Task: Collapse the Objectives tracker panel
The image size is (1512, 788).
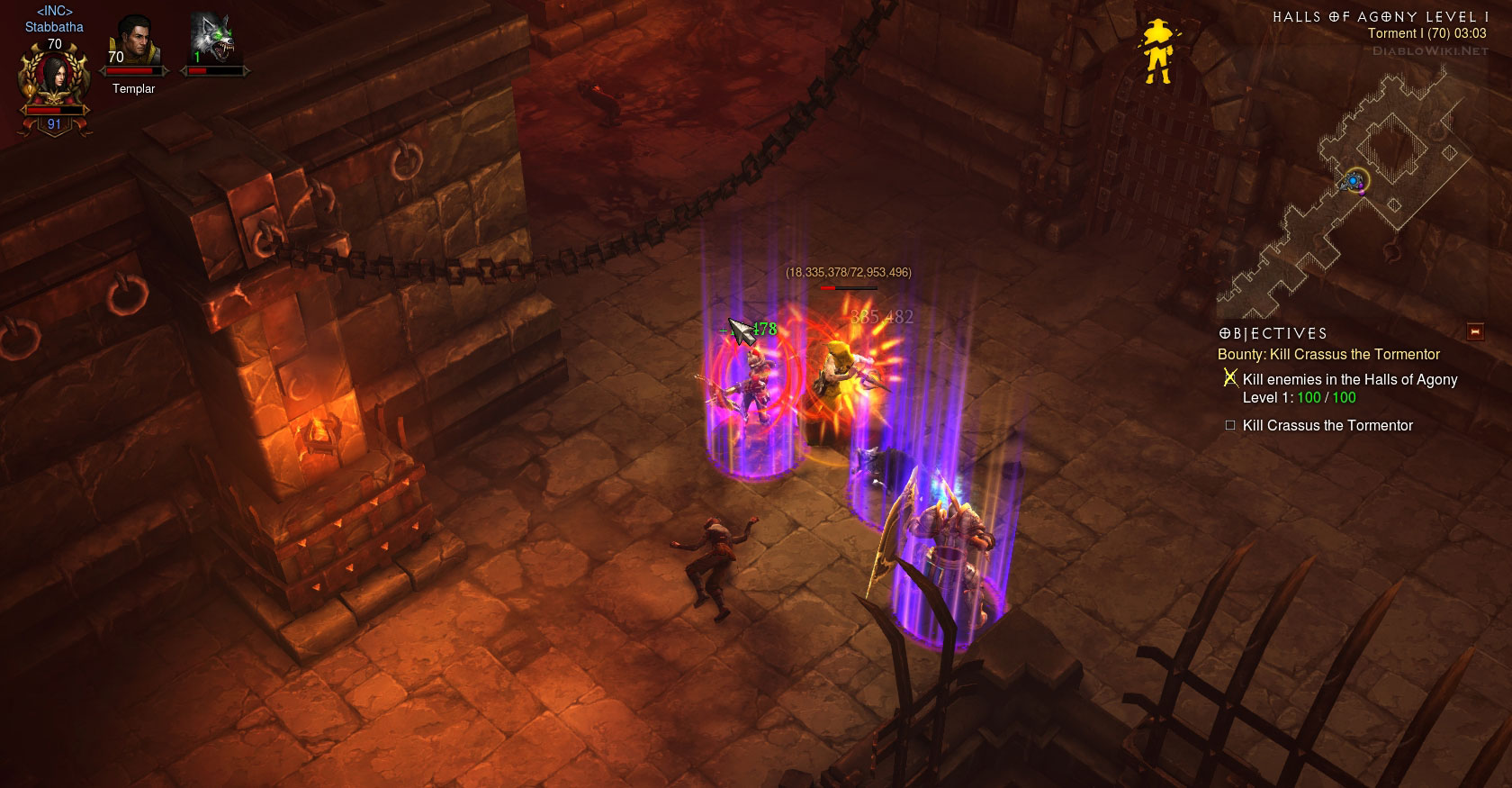Action: 1475,332
